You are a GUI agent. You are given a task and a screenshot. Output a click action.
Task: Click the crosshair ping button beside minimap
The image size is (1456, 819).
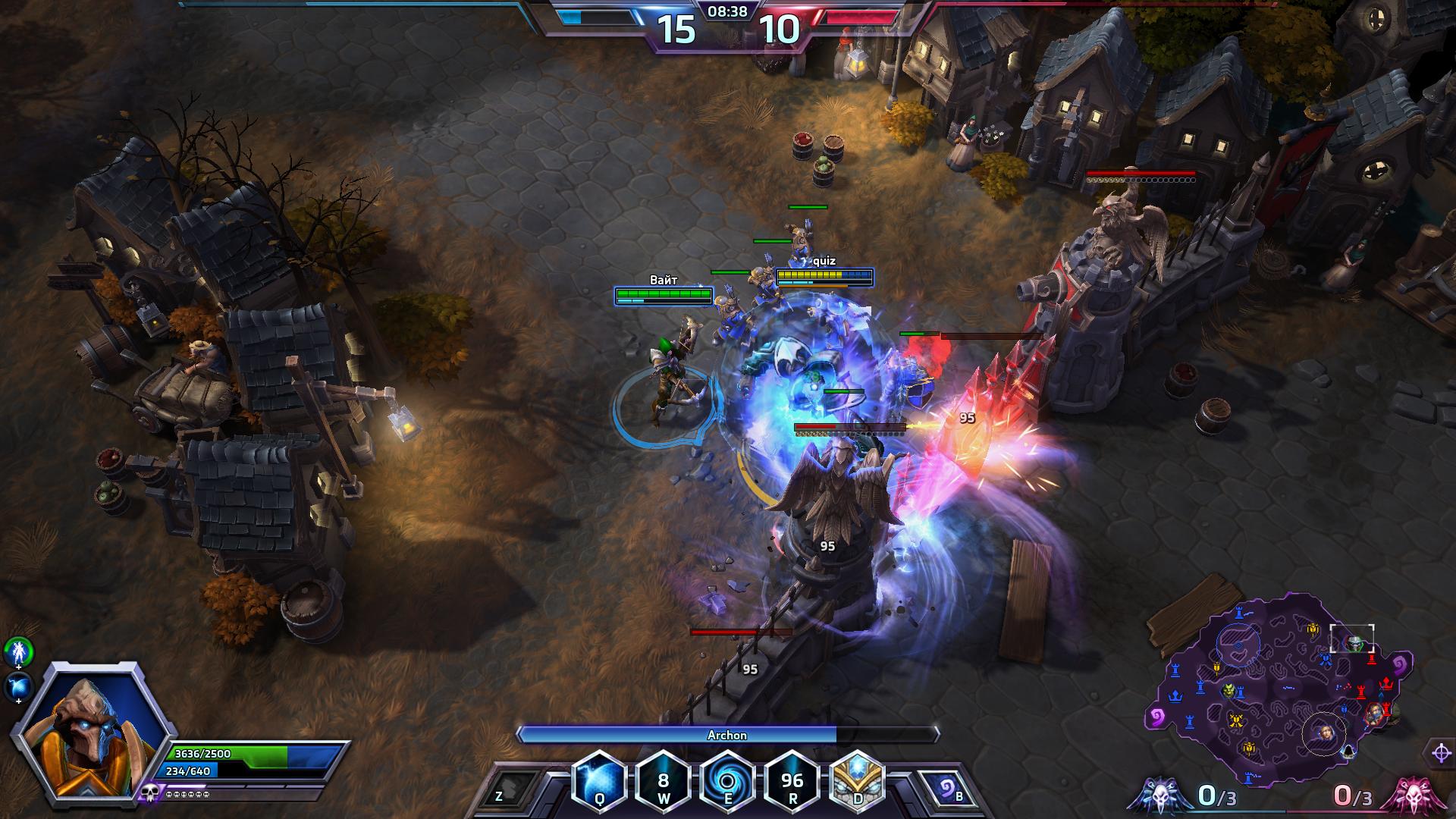pos(1441,753)
